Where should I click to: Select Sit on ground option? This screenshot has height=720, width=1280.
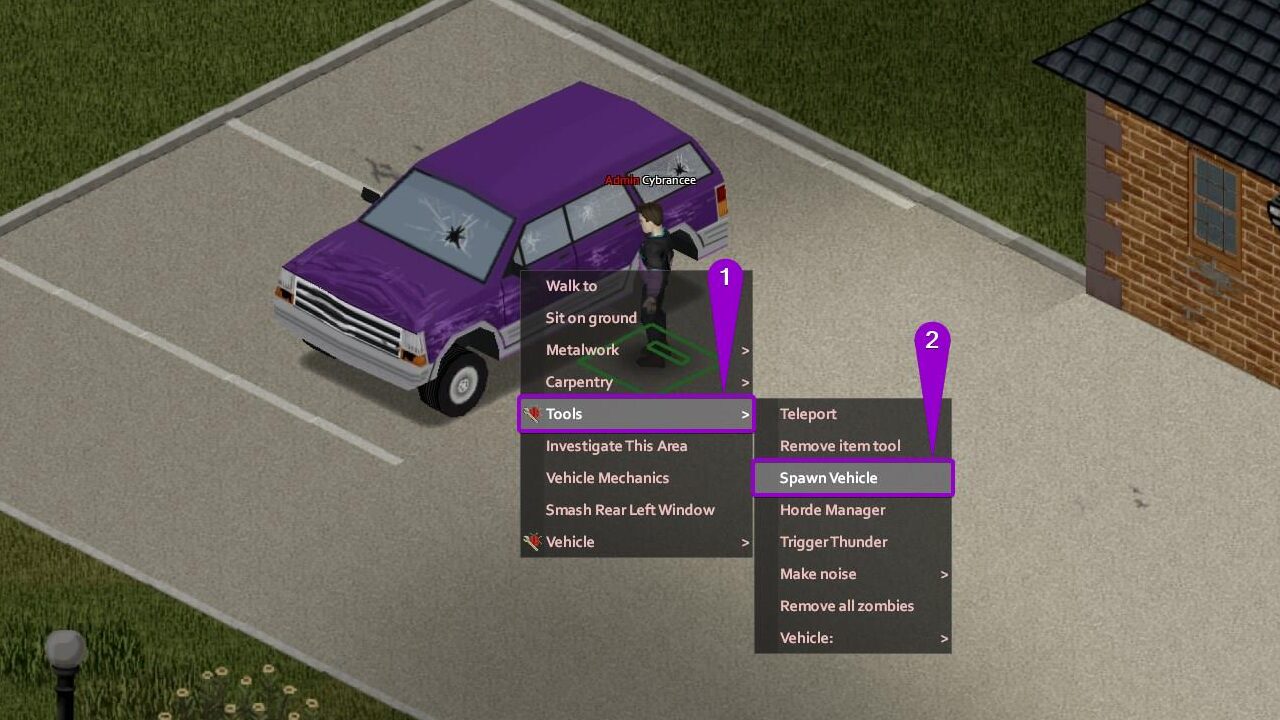[591, 318]
